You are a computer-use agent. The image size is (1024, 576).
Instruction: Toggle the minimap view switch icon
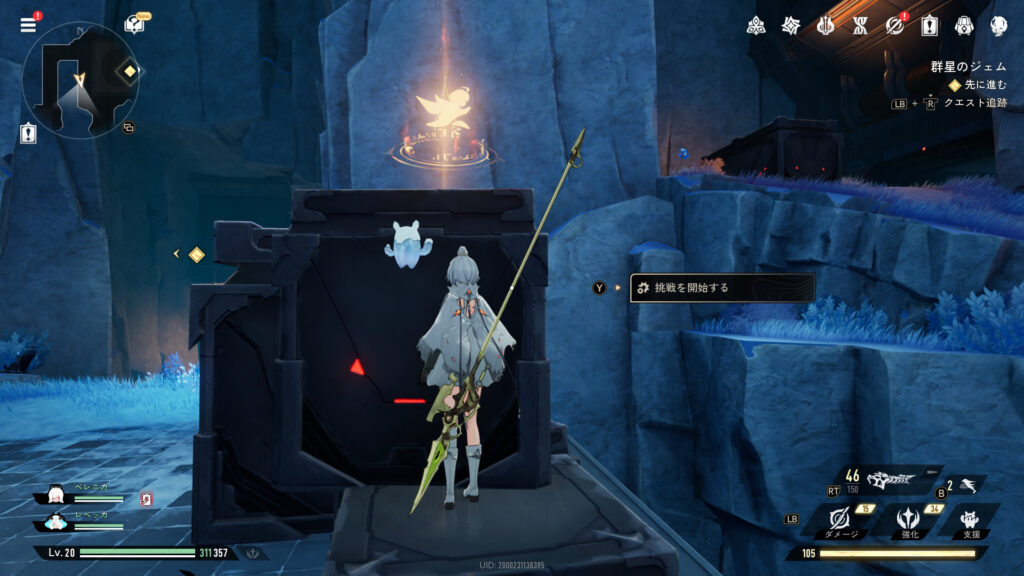click(128, 128)
